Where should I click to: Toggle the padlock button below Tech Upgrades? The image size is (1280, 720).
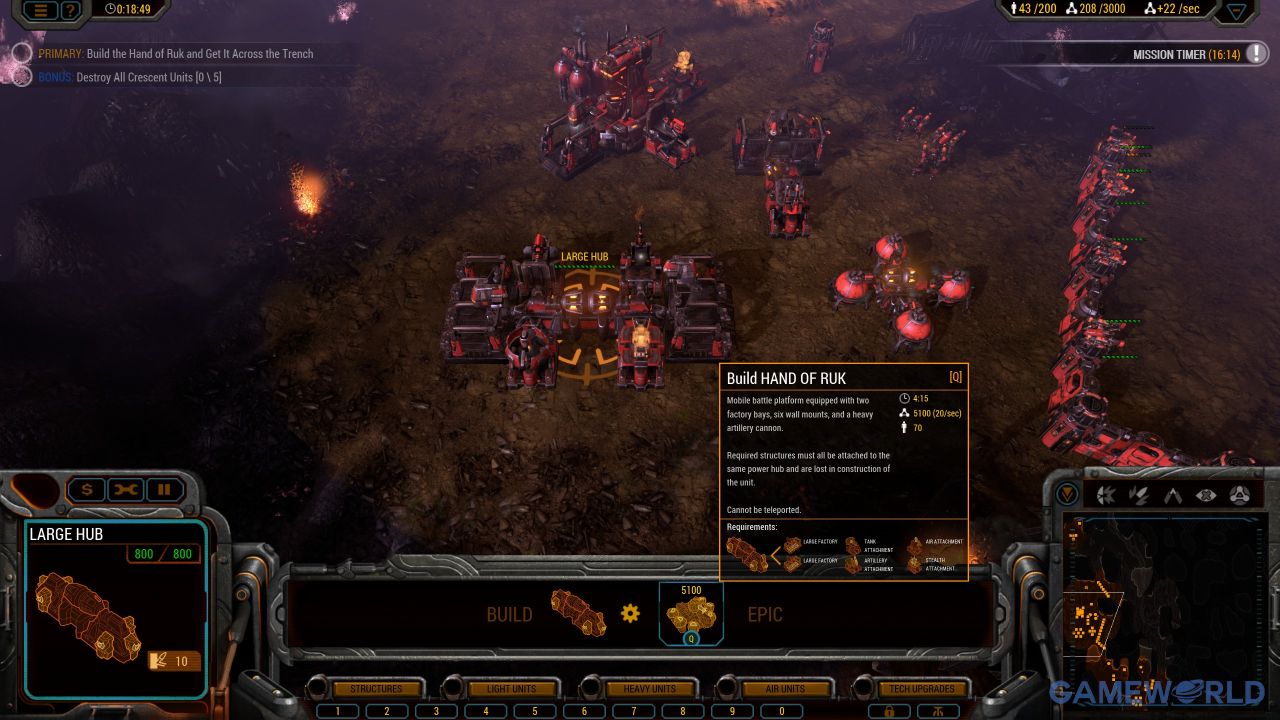[888, 711]
